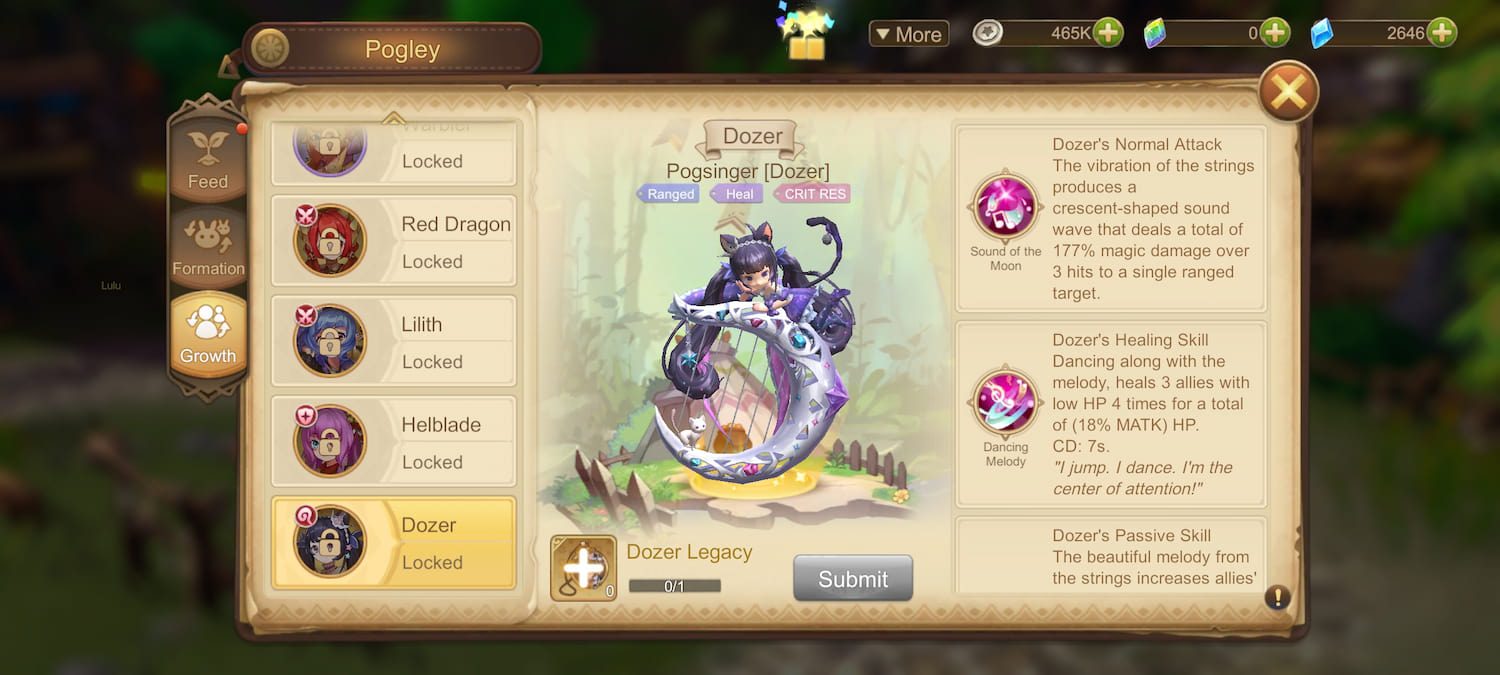Select the Dozer list entry
Image resolution: width=1500 pixels, height=675 pixels.
pyautogui.click(x=394, y=542)
